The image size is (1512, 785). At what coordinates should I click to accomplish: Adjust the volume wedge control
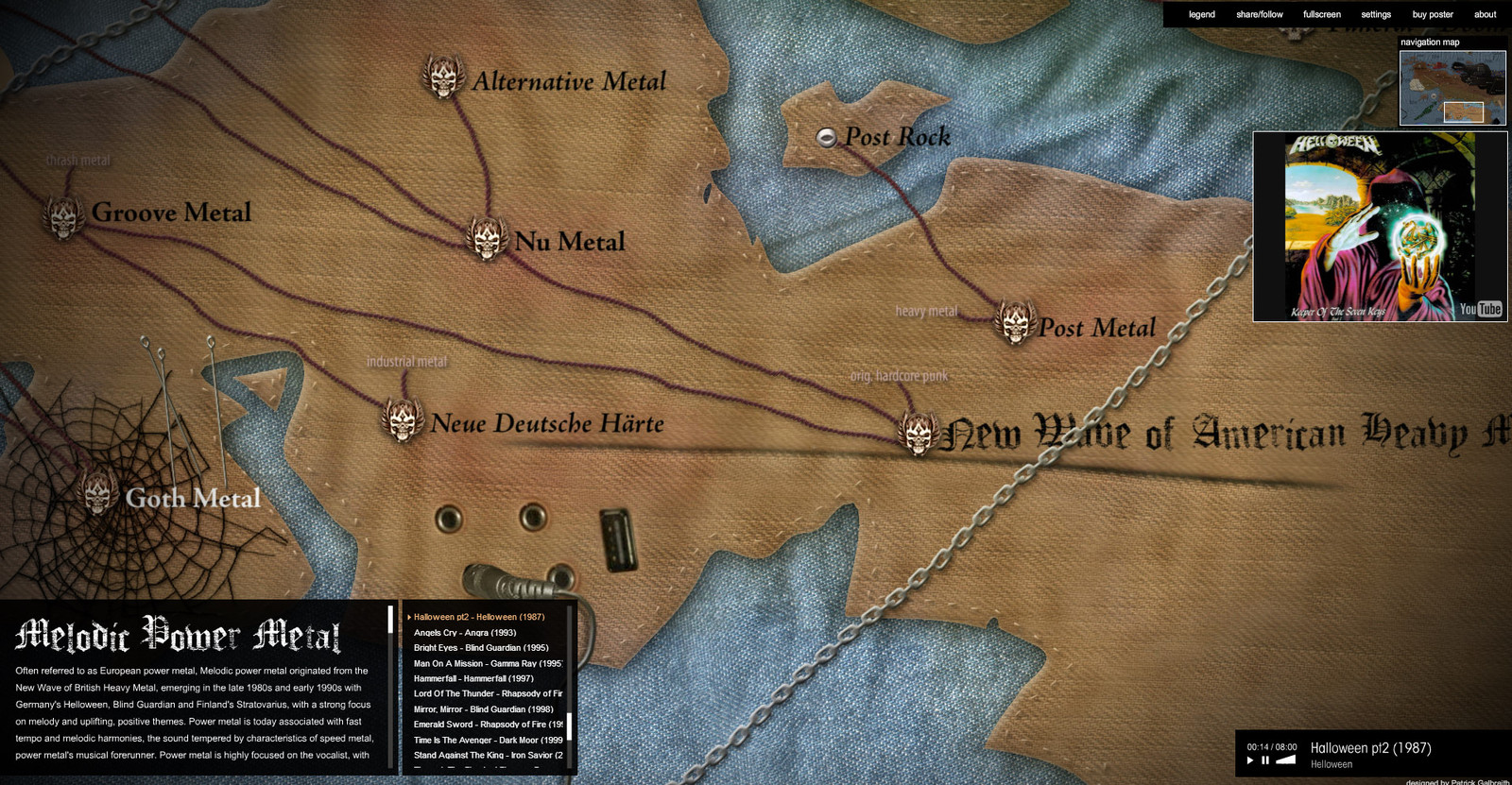point(1285,759)
